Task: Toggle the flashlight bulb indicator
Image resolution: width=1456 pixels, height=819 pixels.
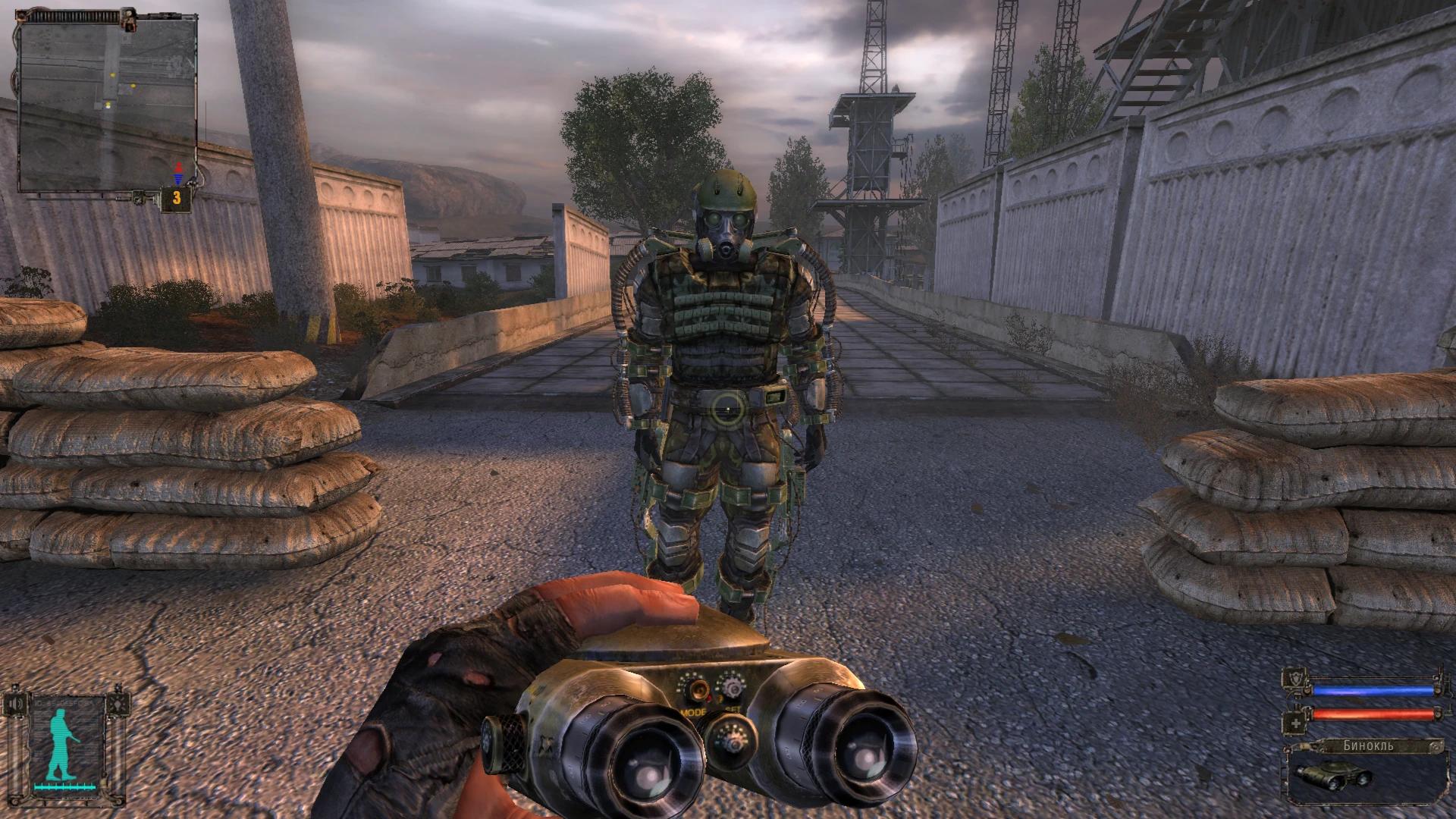Action: point(118,704)
